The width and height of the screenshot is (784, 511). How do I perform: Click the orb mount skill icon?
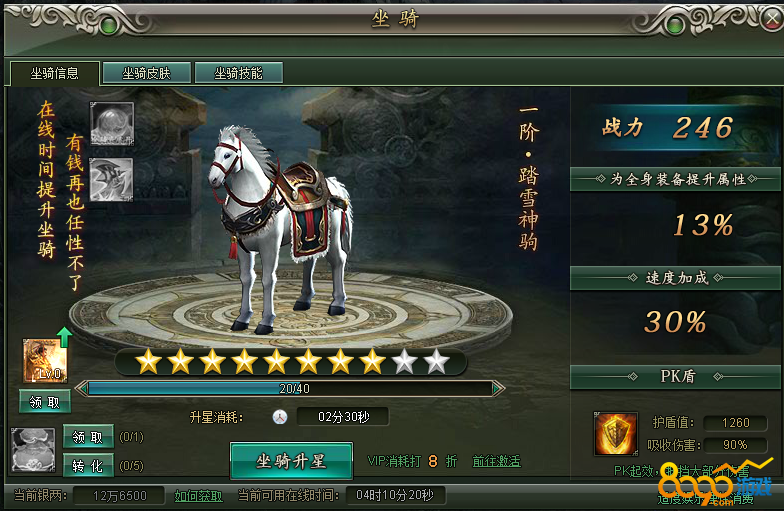click(x=111, y=123)
